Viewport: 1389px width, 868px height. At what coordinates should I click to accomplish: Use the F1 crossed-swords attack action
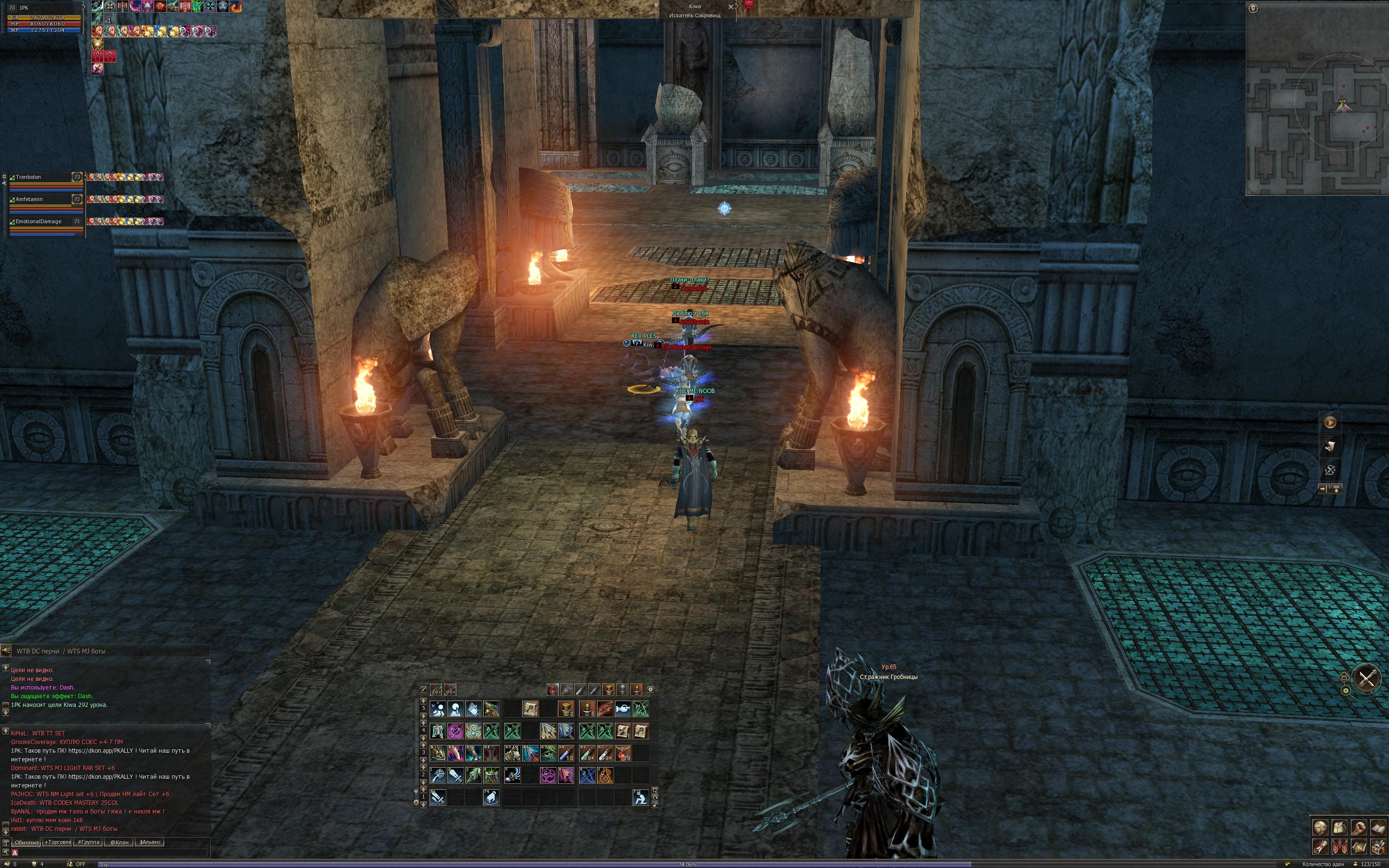coord(438,798)
